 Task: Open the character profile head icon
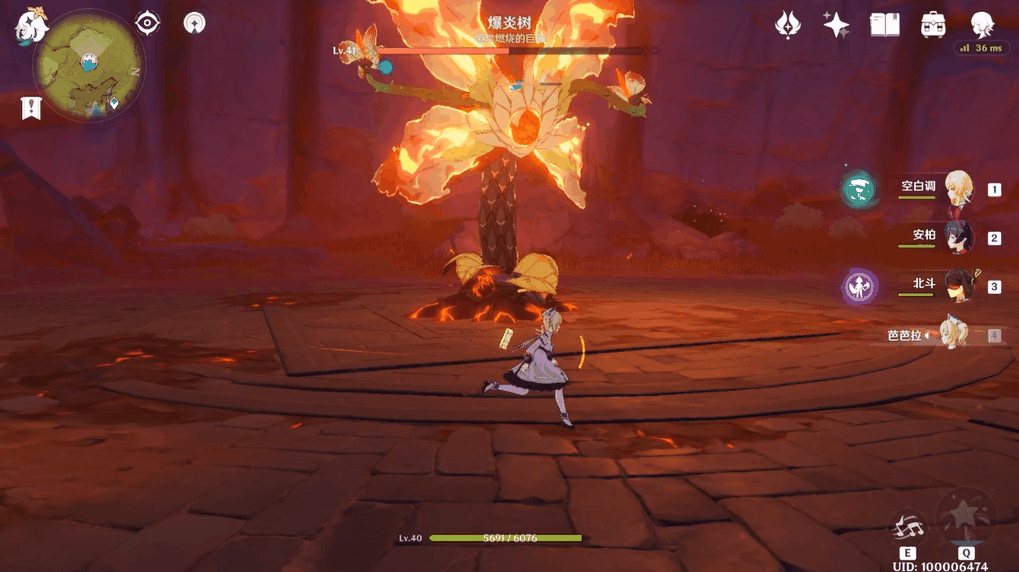pyautogui.click(x=982, y=25)
